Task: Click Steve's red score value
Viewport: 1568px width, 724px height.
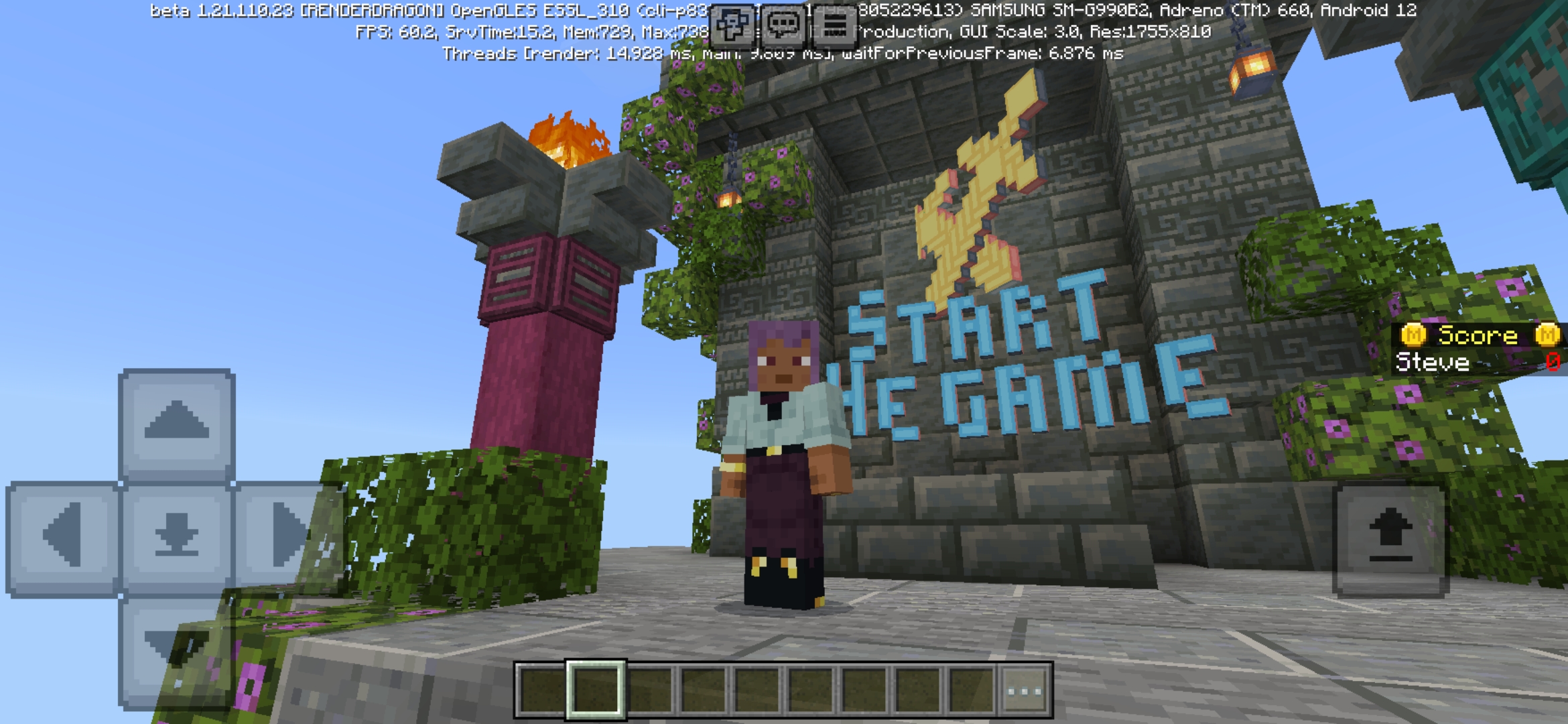Action: tap(1555, 363)
